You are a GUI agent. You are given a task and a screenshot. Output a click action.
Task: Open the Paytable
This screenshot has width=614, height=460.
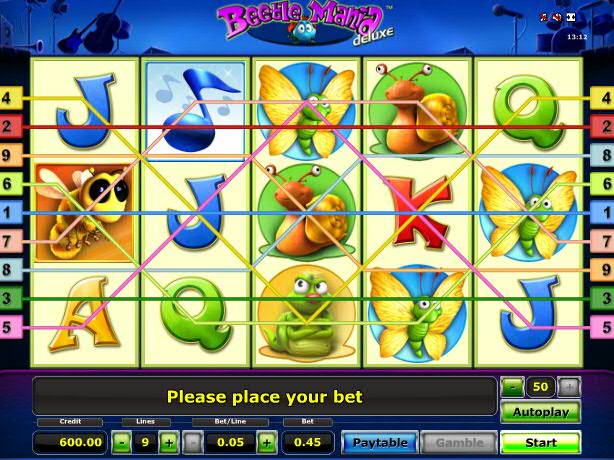click(x=379, y=442)
